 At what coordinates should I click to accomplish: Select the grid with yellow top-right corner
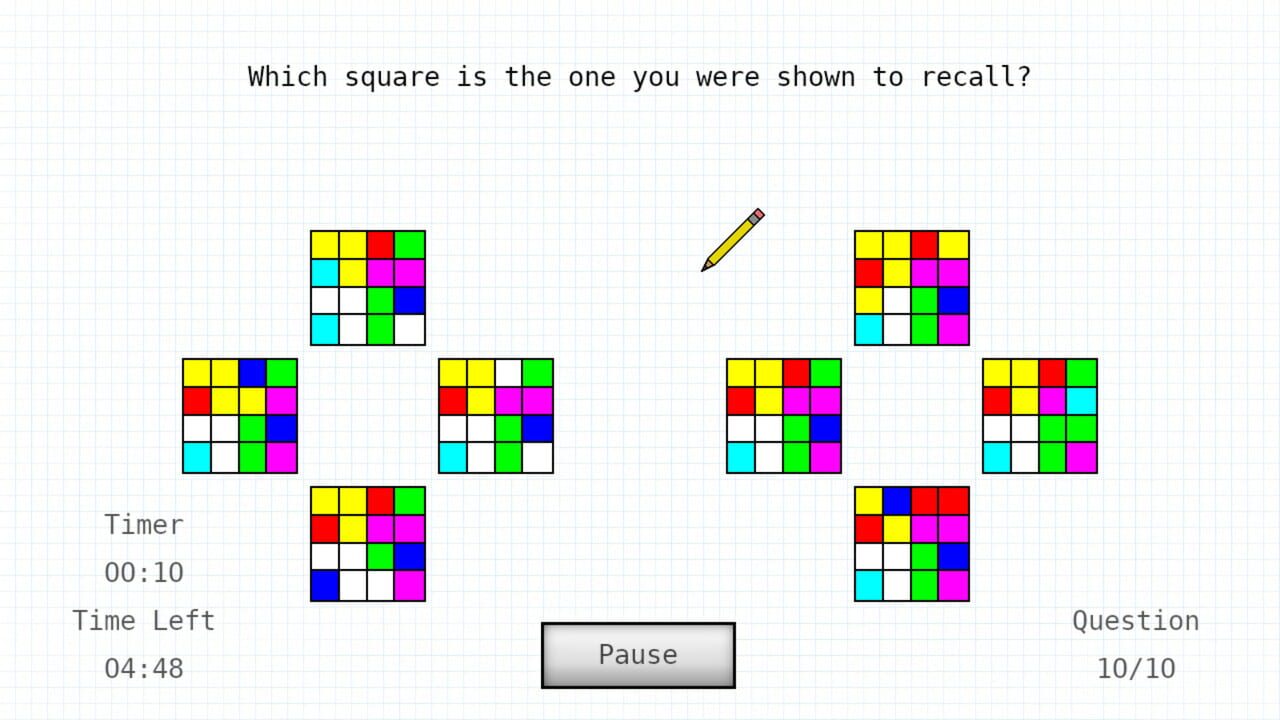pos(911,285)
